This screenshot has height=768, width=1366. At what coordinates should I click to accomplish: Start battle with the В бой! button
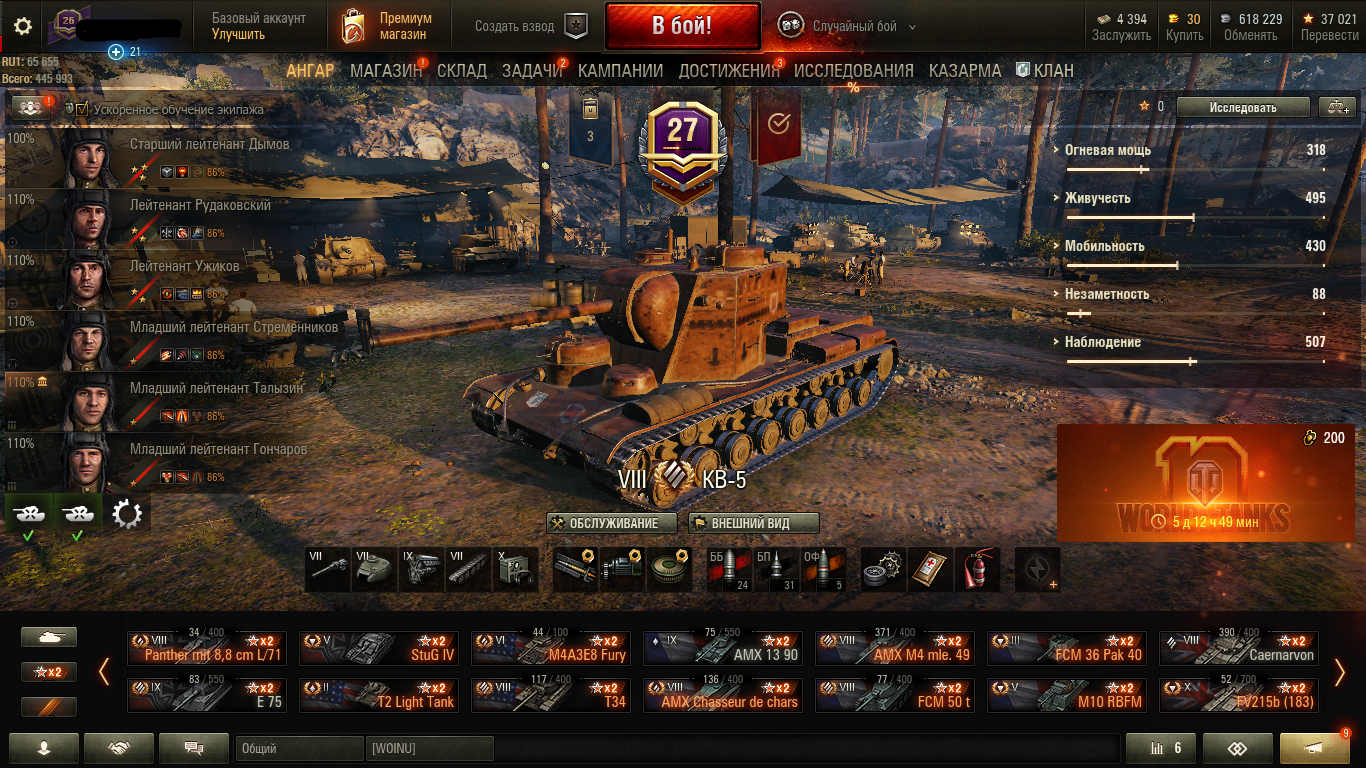click(682, 26)
